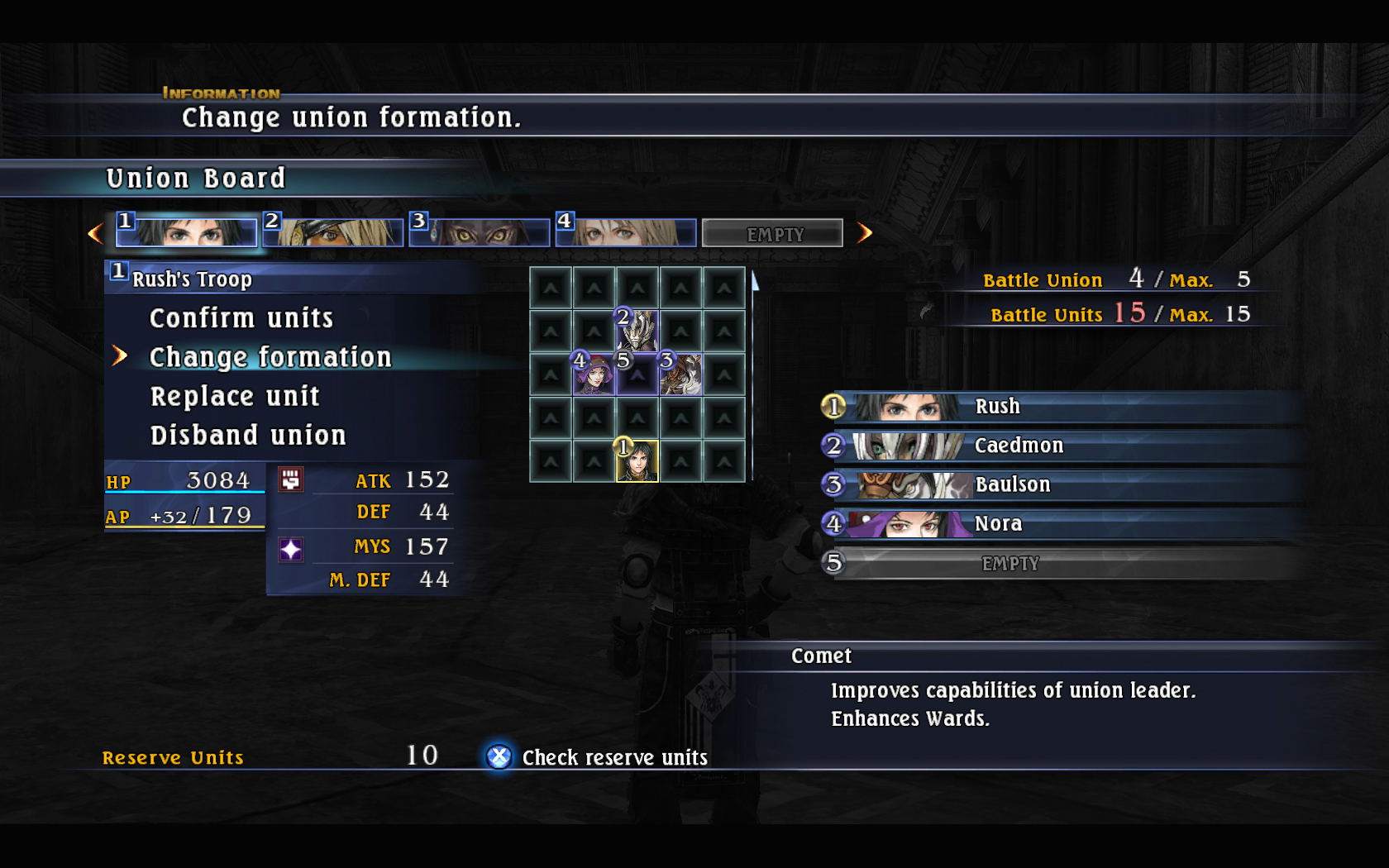Viewport: 1389px width, 868px height.
Task: Click Nora's tile on formation grid
Action: click(594, 374)
